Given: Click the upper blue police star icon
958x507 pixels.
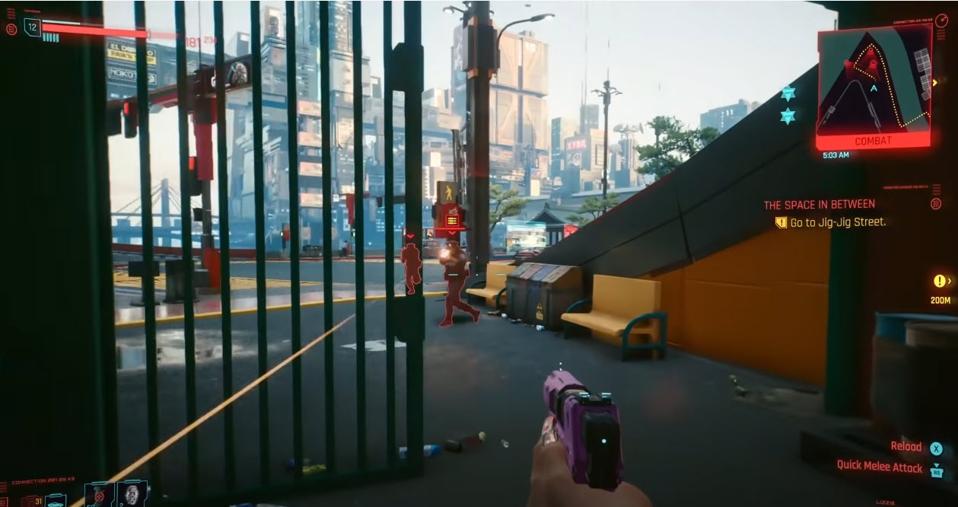Looking at the screenshot, I should tap(788, 93).
